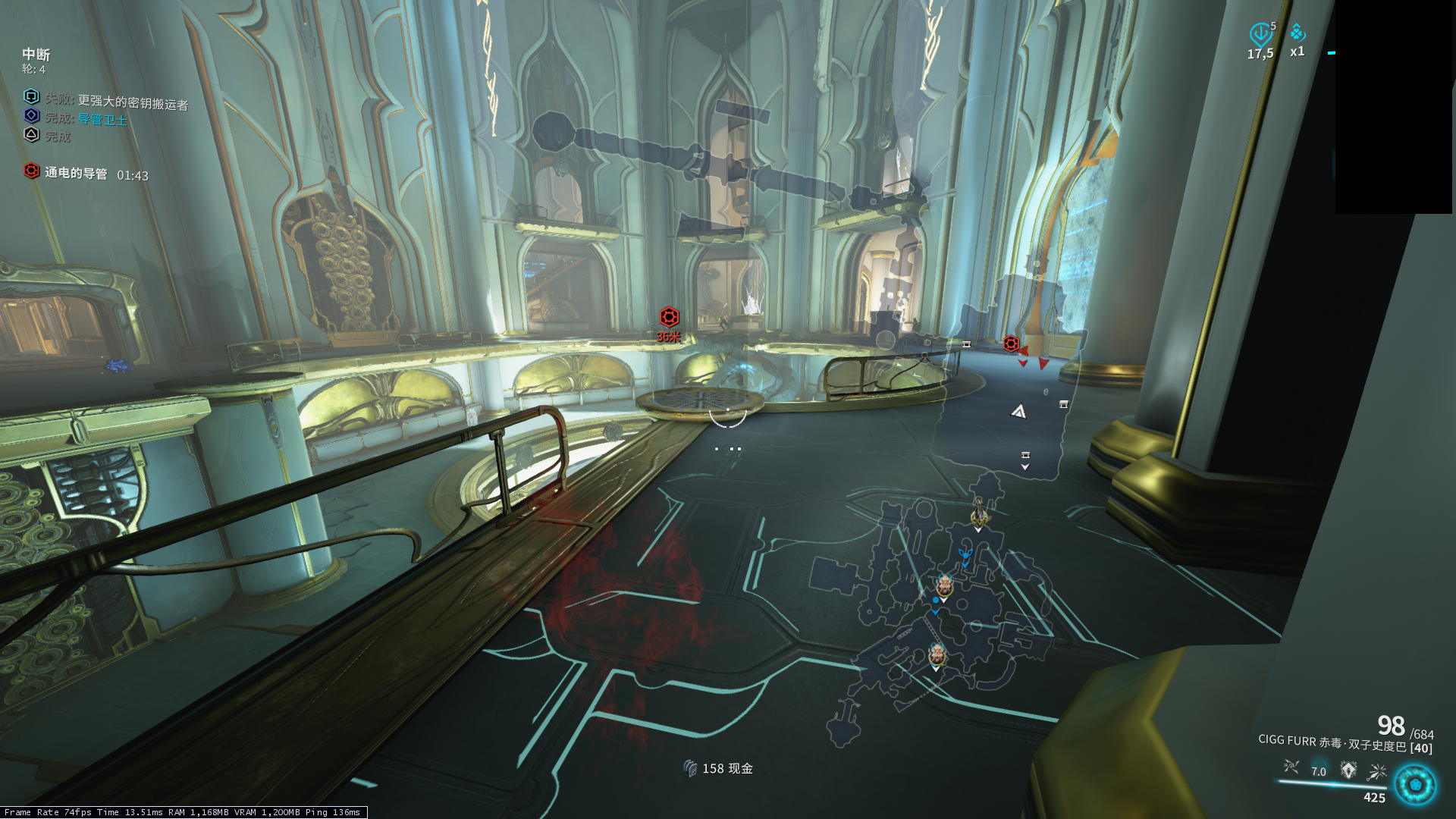Click the clover x1 buff icon
1456x819 pixels.
click(1298, 34)
